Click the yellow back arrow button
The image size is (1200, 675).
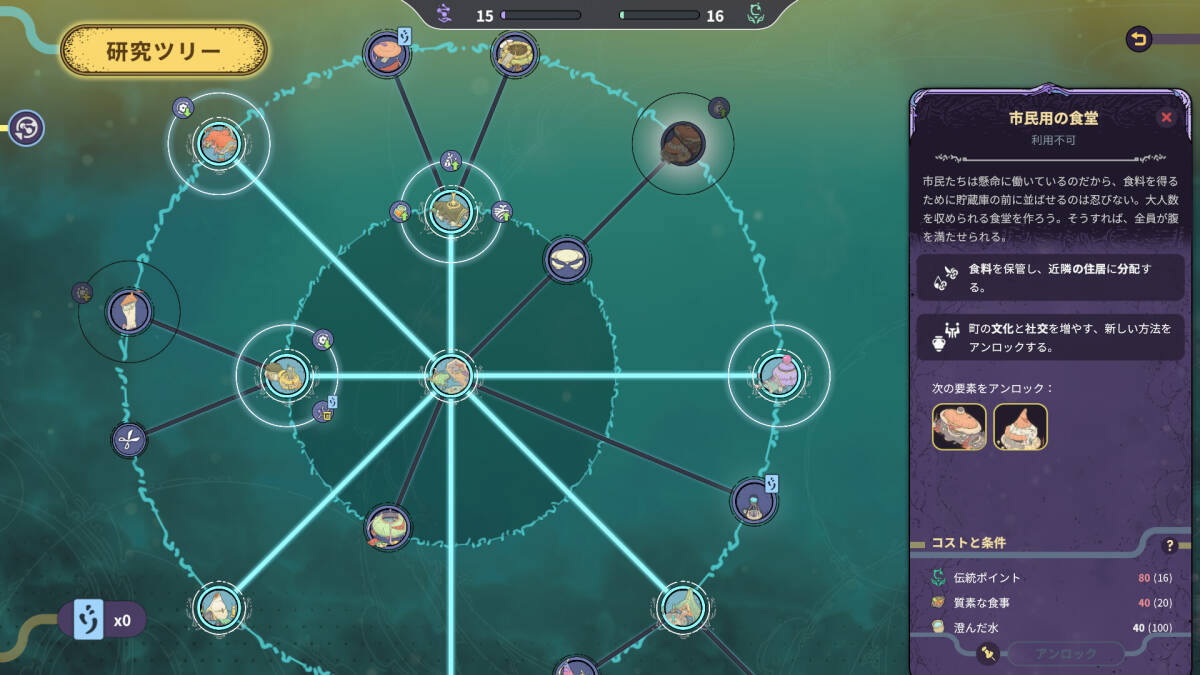click(x=1138, y=39)
